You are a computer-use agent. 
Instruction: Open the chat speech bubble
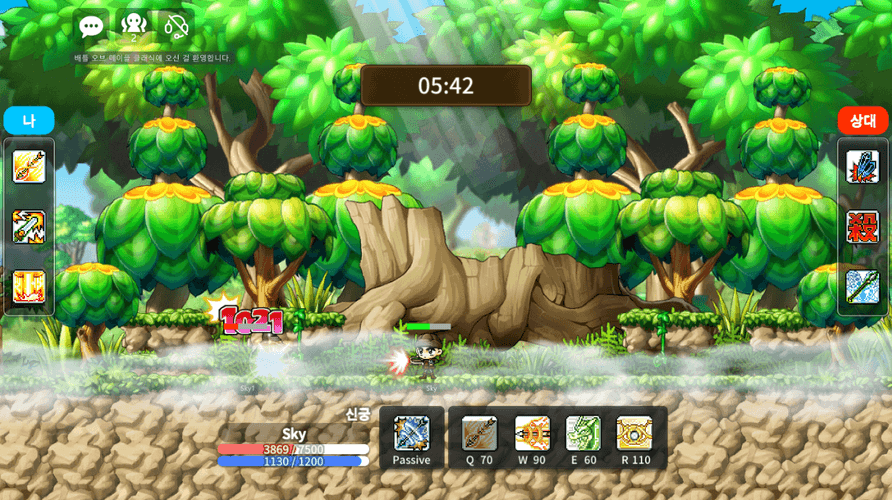(91, 27)
